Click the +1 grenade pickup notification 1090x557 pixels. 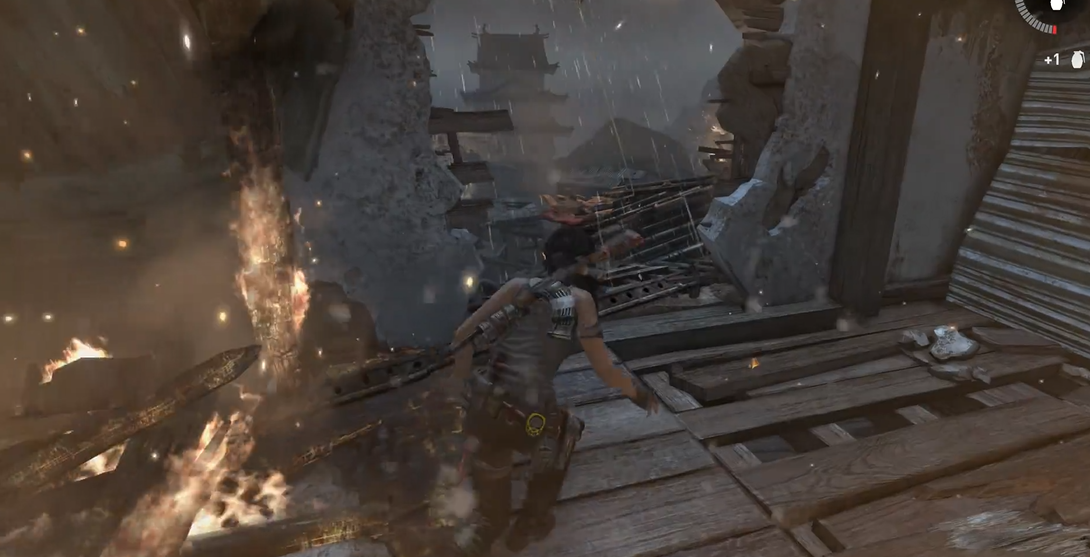tap(1065, 60)
